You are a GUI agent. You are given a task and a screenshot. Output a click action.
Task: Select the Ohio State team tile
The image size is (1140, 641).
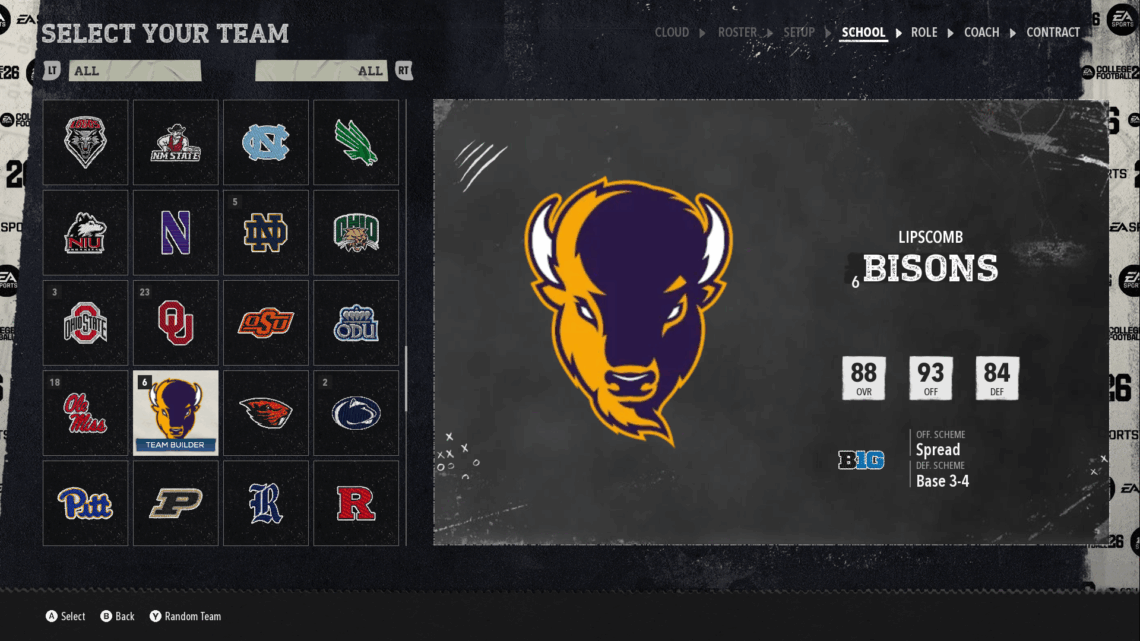[85, 322]
